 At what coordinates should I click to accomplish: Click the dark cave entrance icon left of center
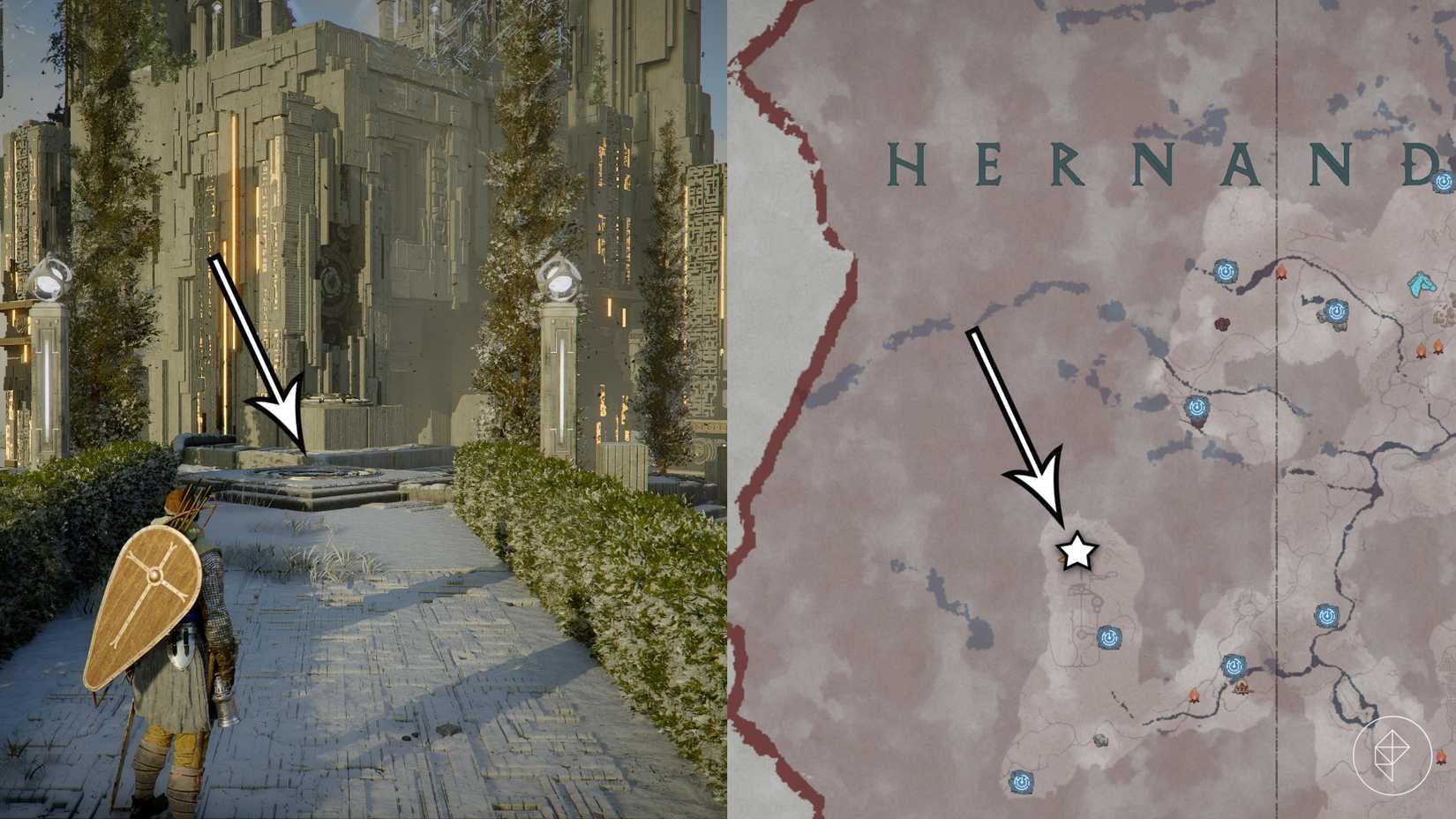(1223, 323)
